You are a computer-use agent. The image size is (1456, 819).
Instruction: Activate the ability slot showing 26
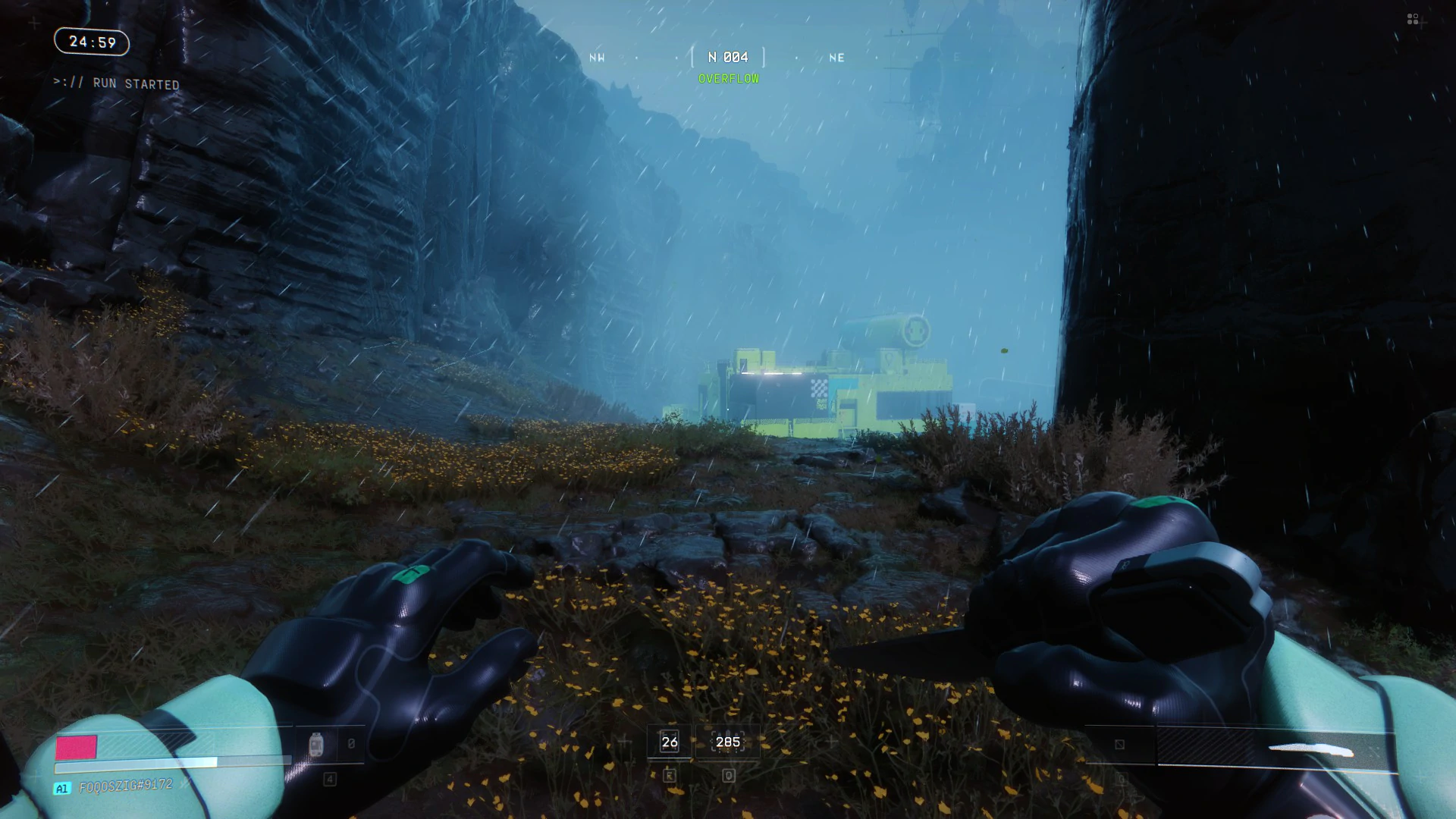(670, 742)
